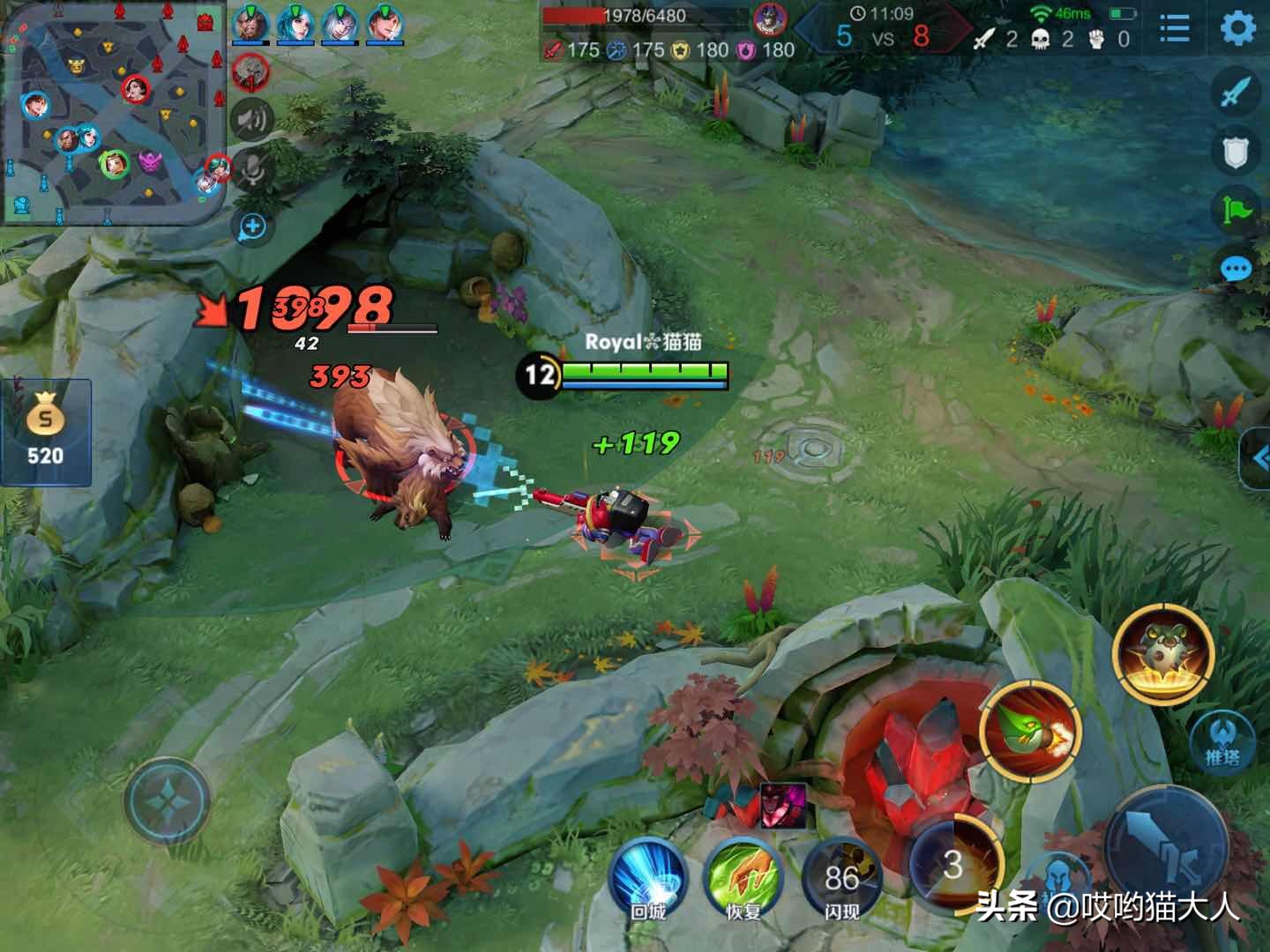Tap the 闪现 flash spell on cooldown

click(x=841, y=879)
